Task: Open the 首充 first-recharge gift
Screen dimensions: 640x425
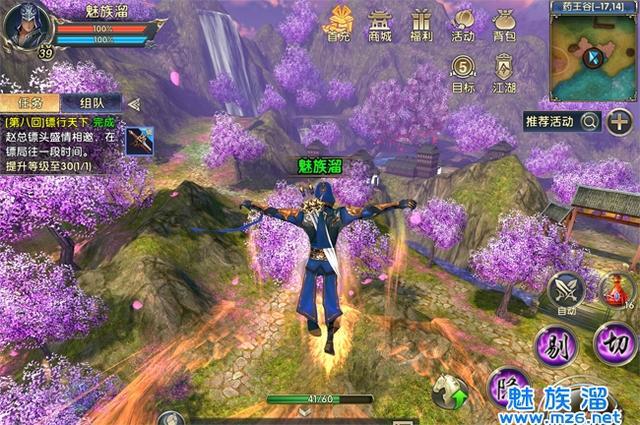Action: point(338,25)
